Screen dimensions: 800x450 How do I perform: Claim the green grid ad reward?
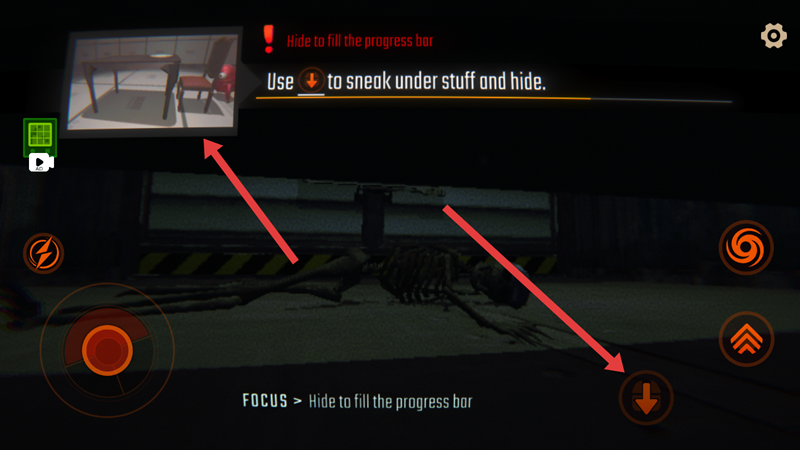40,138
